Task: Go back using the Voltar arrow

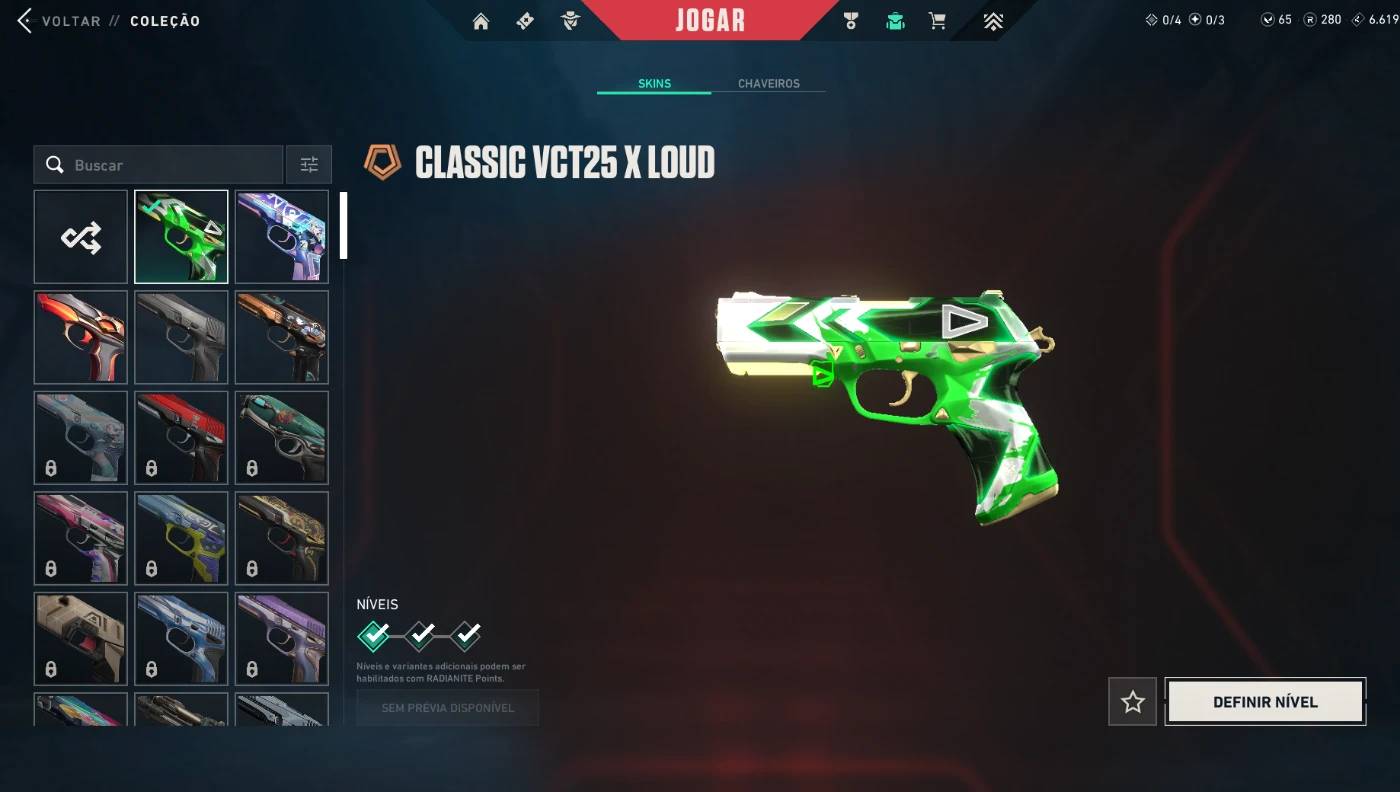Action: pos(26,21)
